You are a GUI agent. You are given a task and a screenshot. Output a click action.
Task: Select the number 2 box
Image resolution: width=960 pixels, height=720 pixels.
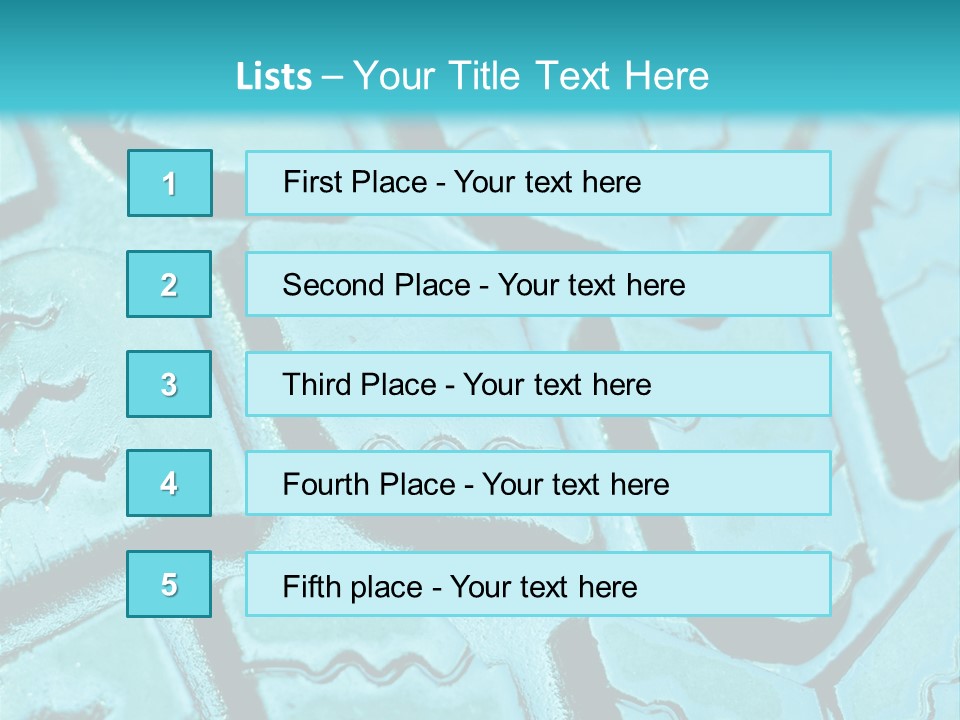point(169,284)
